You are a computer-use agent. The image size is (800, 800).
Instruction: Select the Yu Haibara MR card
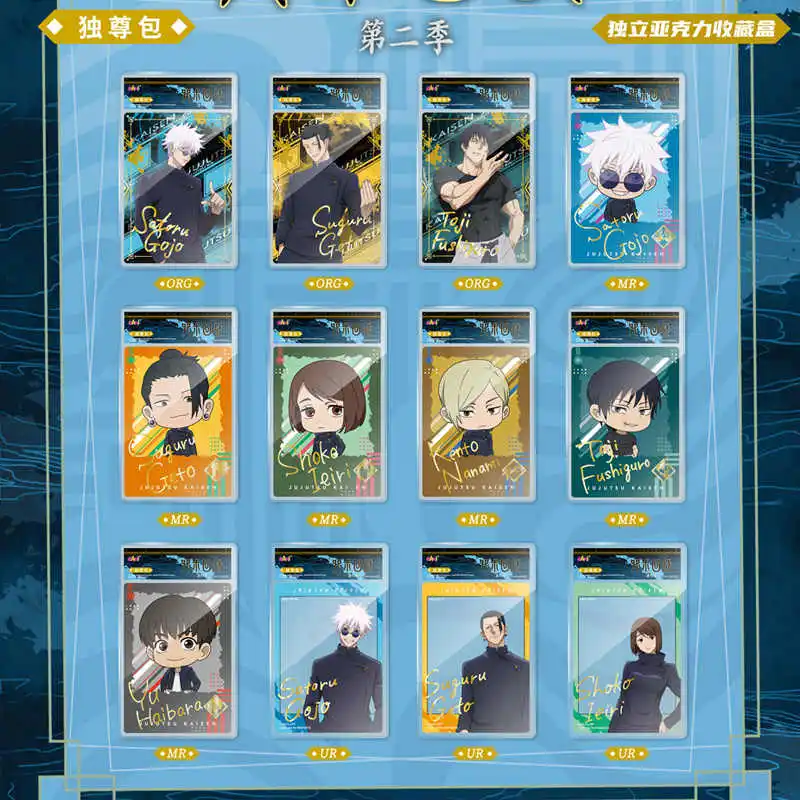[x=179, y=641]
